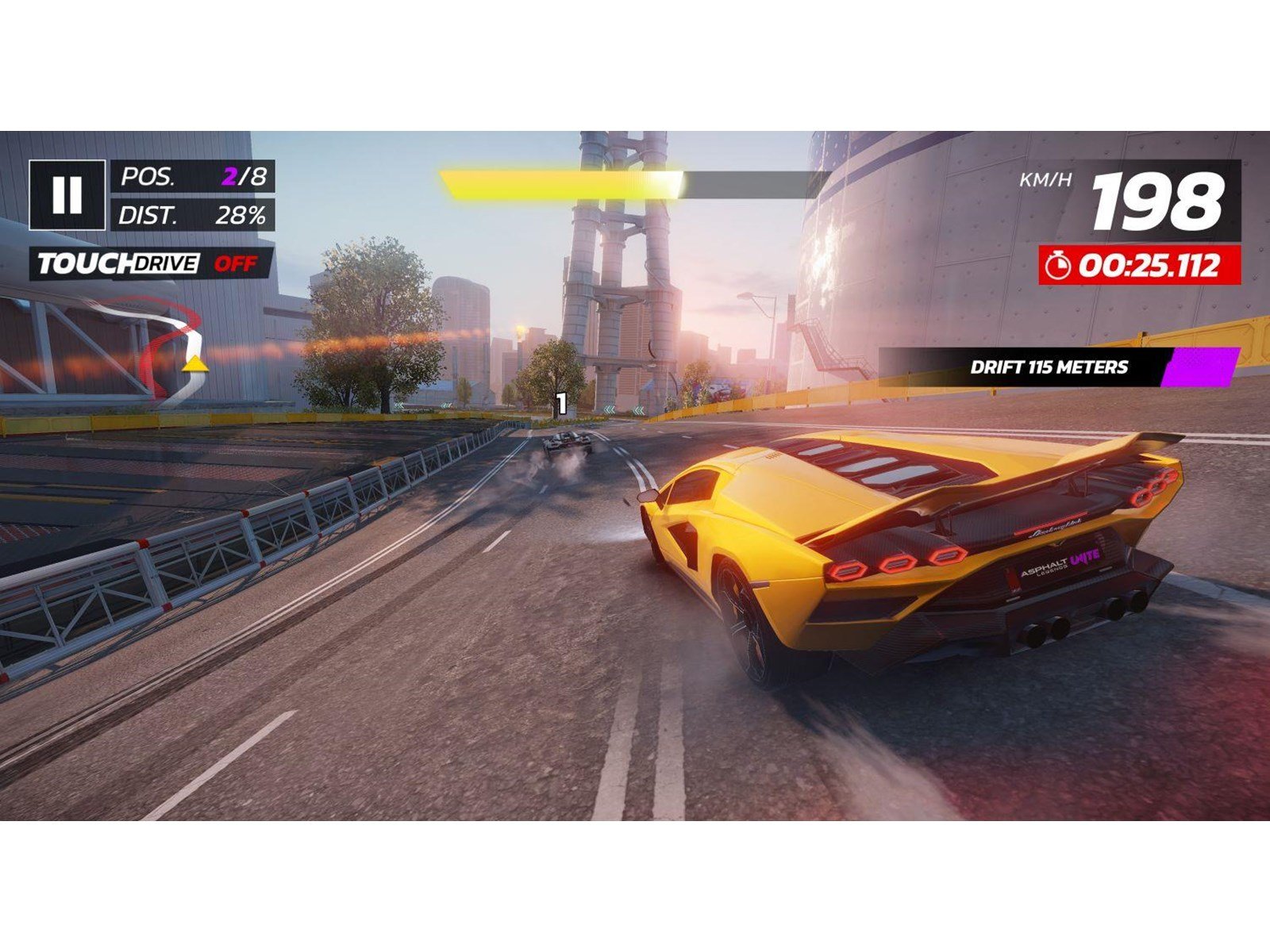The height and width of the screenshot is (952, 1270).
Task: Click the yellow position arrow on minimap
Action: click(x=193, y=367)
